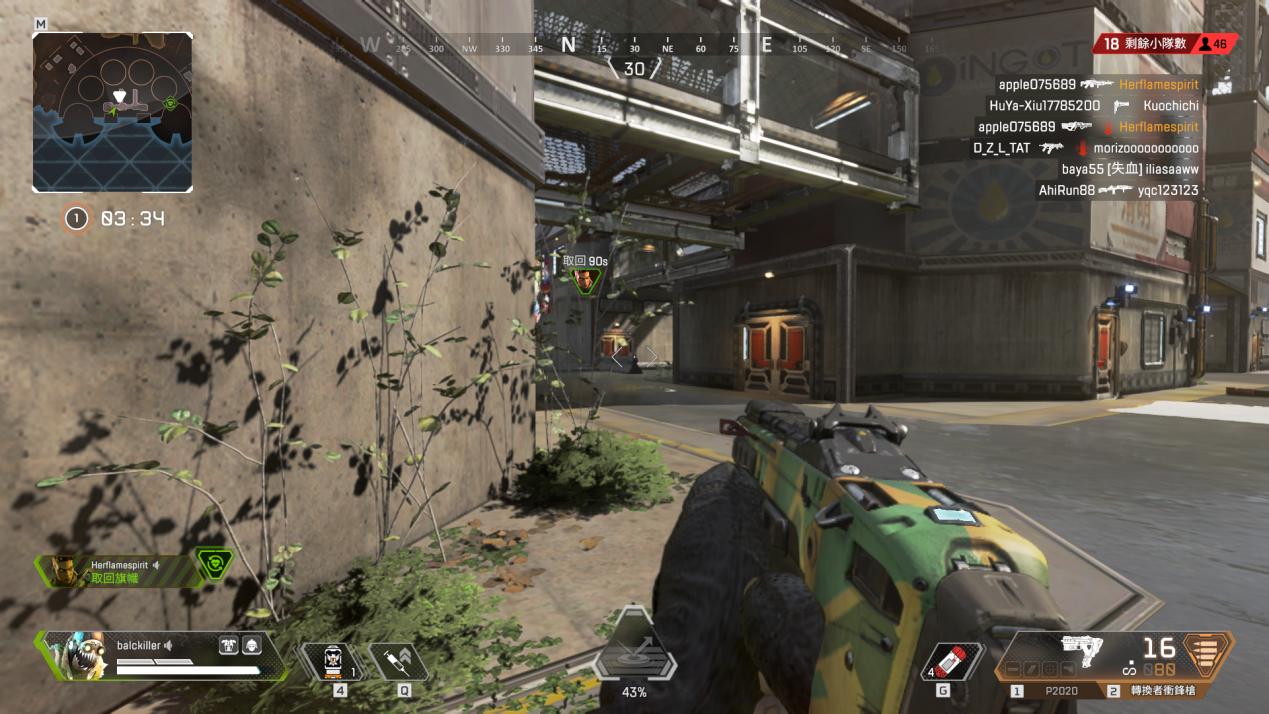Click the 取回 90s banner marker
This screenshot has width=1269, height=714.
[x=585, y=278]
